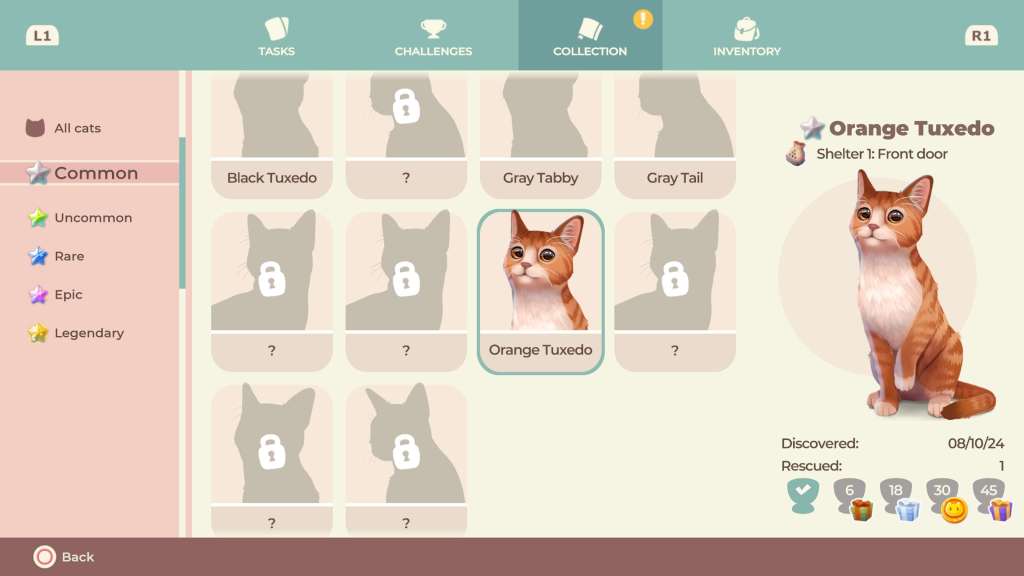Show All cats filter
Viewport: 1024px width, 576px height.
click(x=76, y=128)
